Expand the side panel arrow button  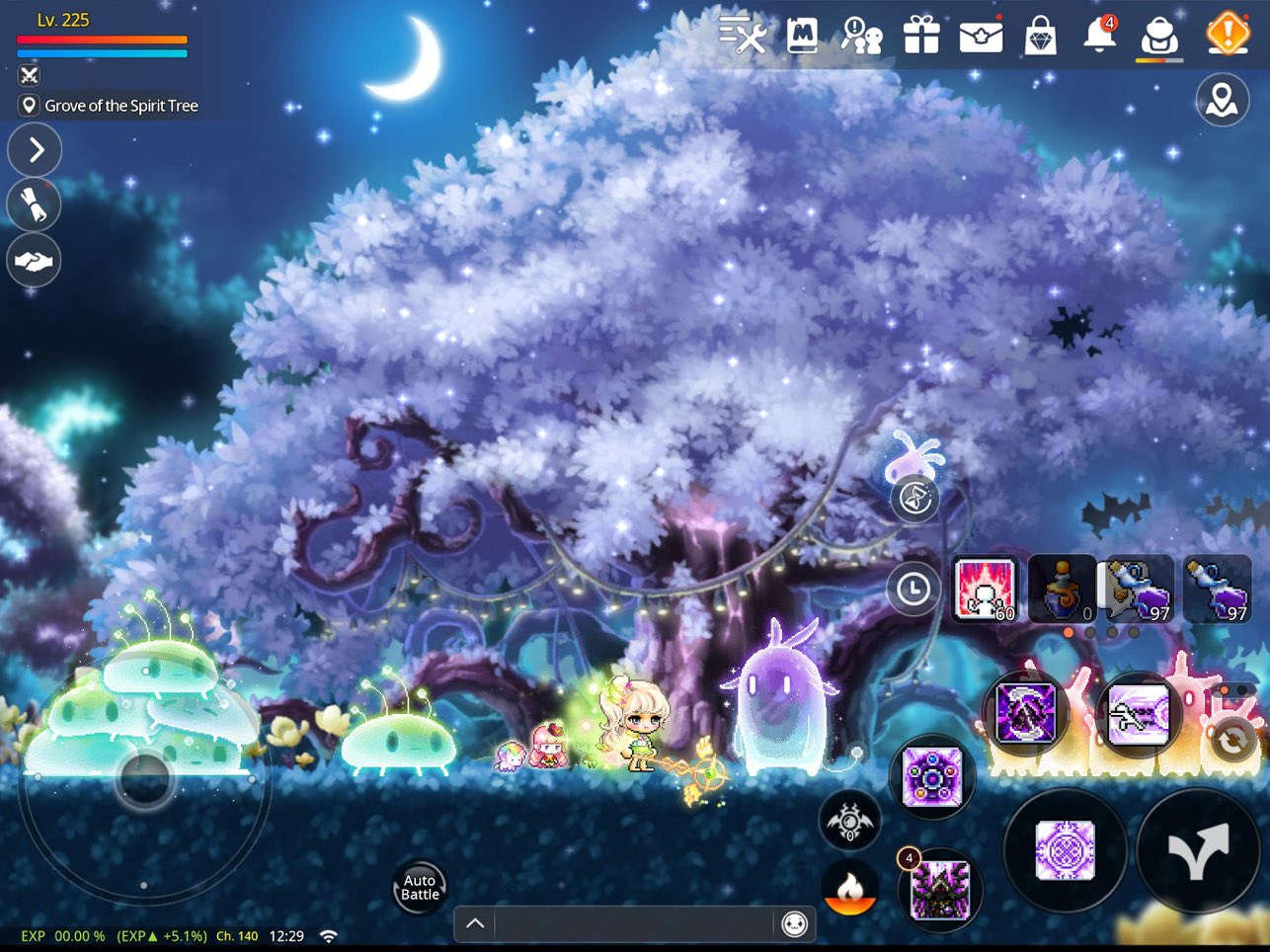35,150
